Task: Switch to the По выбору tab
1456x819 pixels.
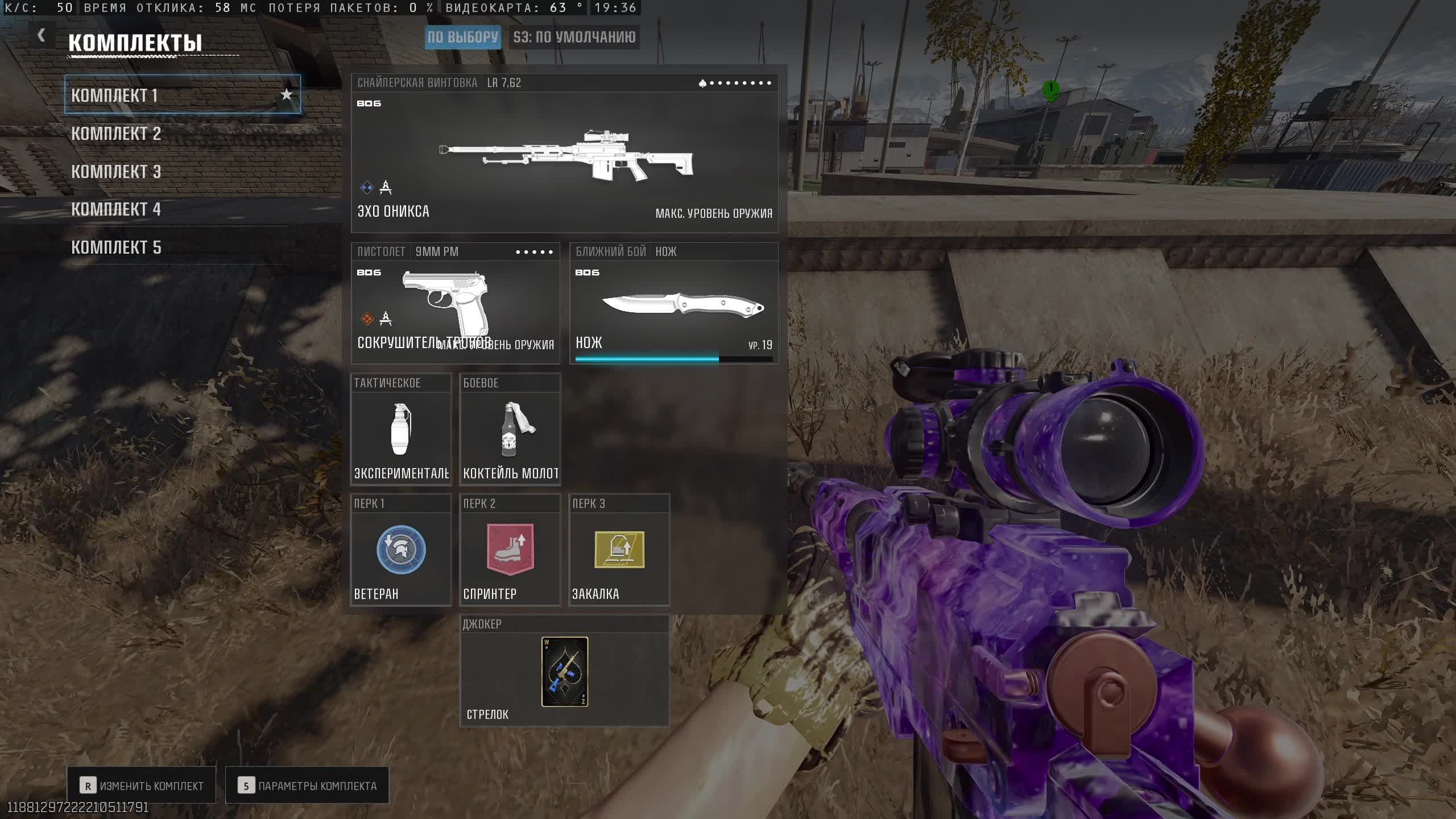Action: [462, 38]
